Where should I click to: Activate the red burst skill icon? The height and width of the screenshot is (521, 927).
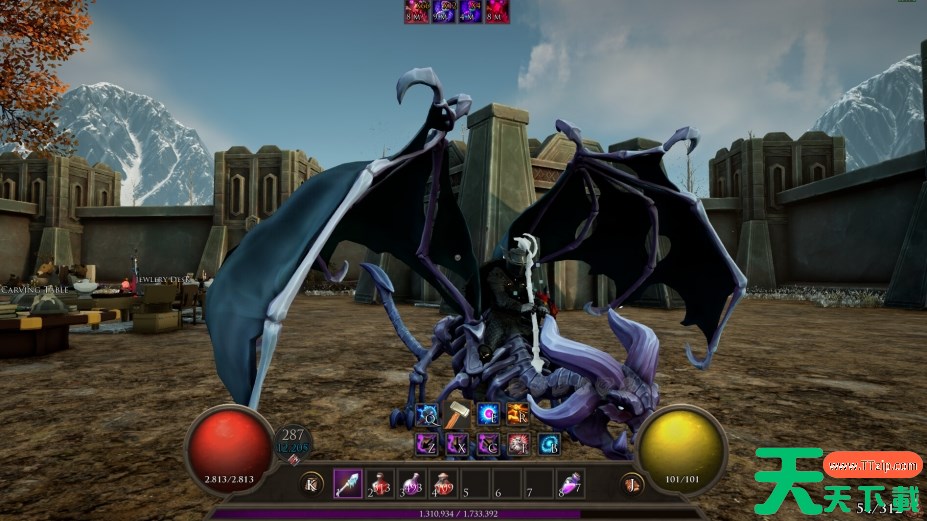518,444
